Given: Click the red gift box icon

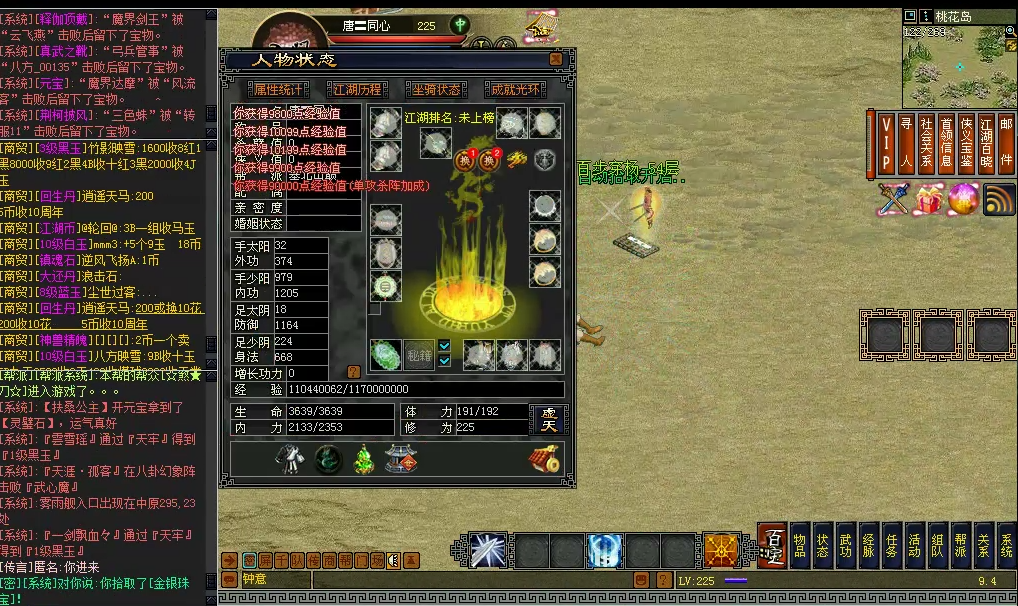Looking at the screenshot, I should (x=929, y=199).
